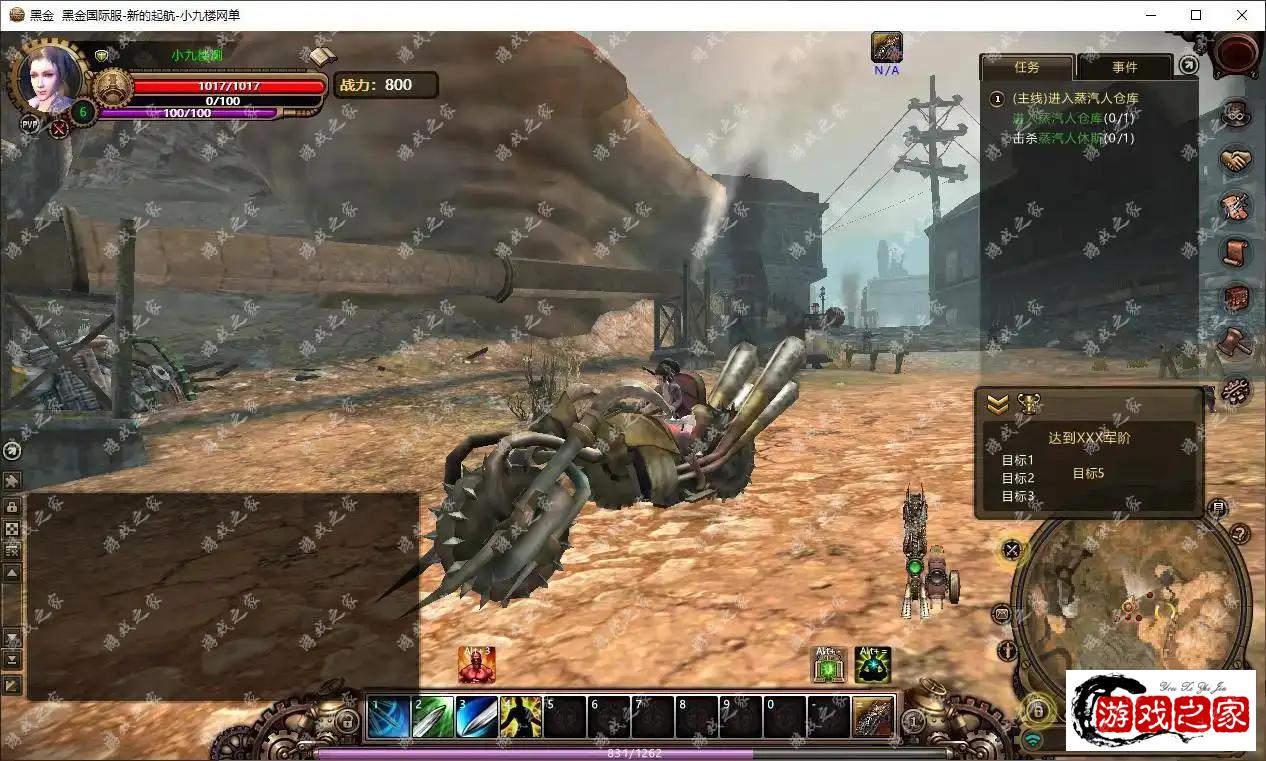Click the gavel auction icon
The image size is (1266, 761).
pos(1236,342)
